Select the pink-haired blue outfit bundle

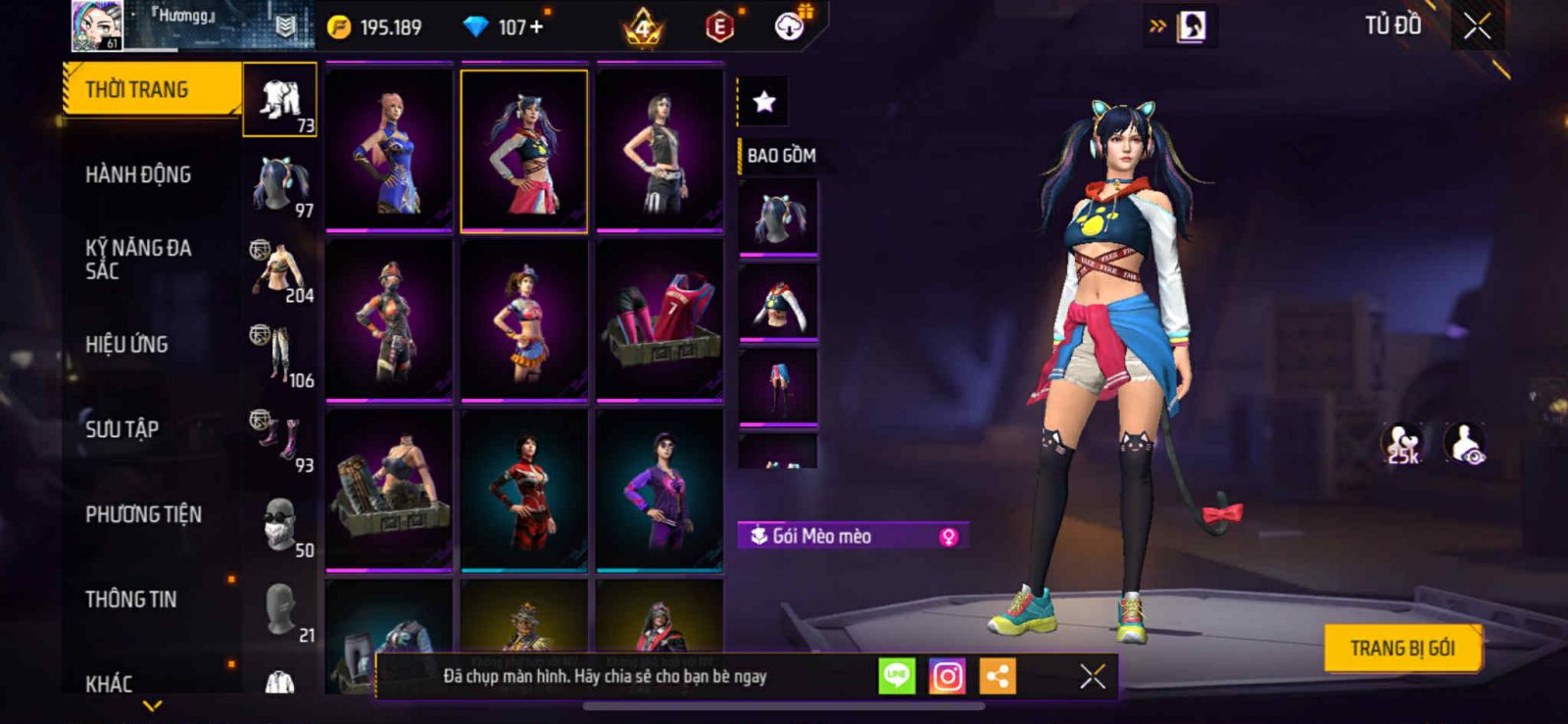(389, 150)
